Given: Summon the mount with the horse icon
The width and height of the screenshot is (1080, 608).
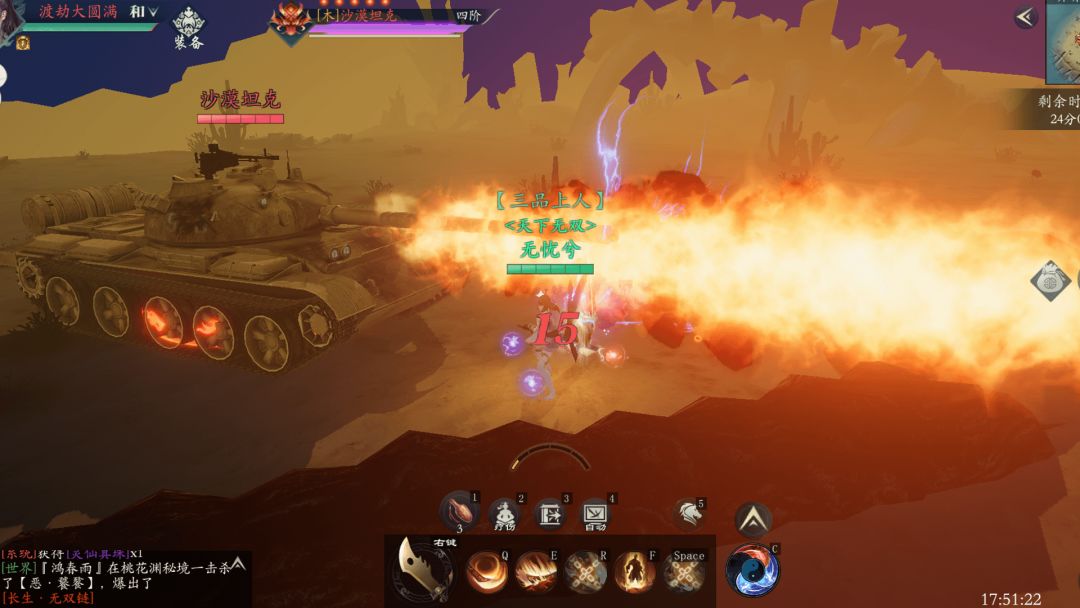Looking at the screenshot, I should point(687,514).
